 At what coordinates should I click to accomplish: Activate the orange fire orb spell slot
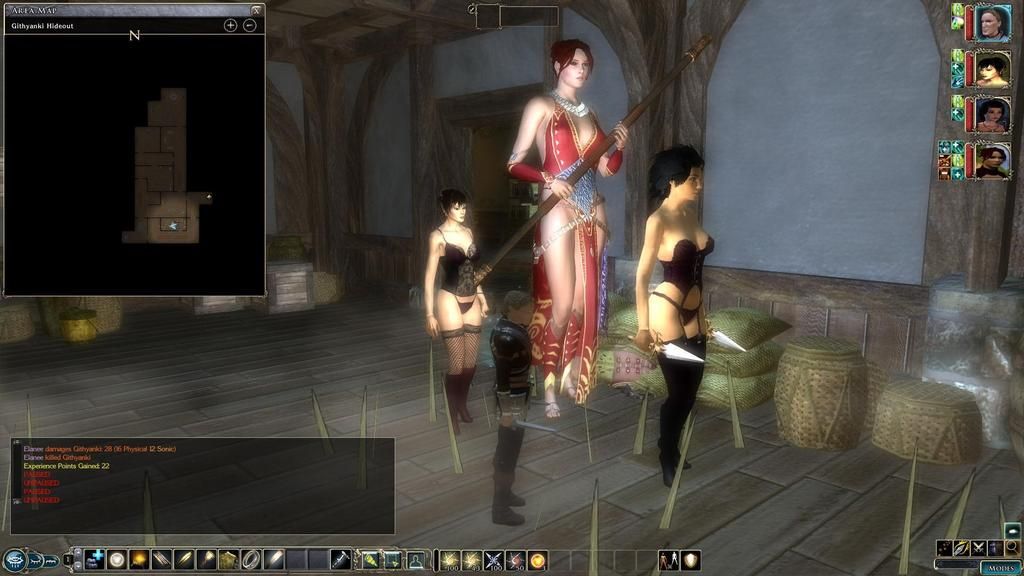[x=538, y=560]
